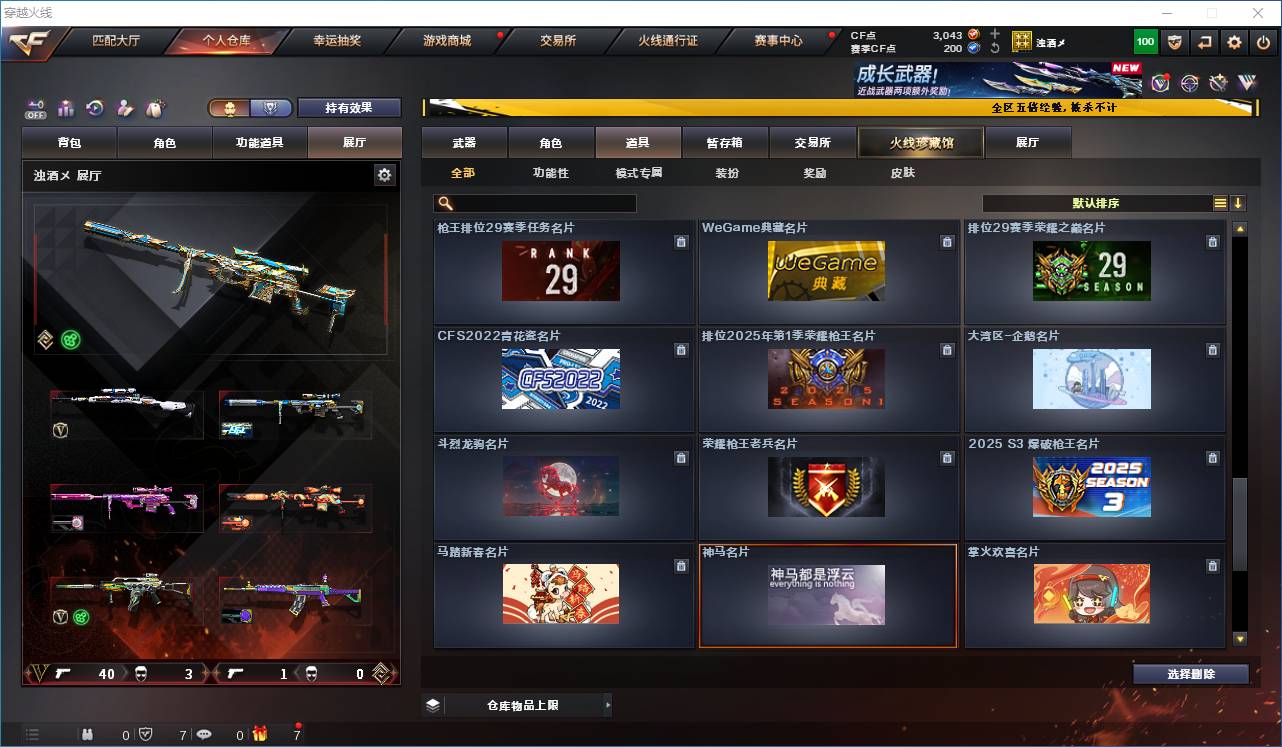Image resolution: width=1282 pixels, height=747 pixels.
Task: Click the chat bubble icon in the bottom bar
Action: (x=204, y=734)
